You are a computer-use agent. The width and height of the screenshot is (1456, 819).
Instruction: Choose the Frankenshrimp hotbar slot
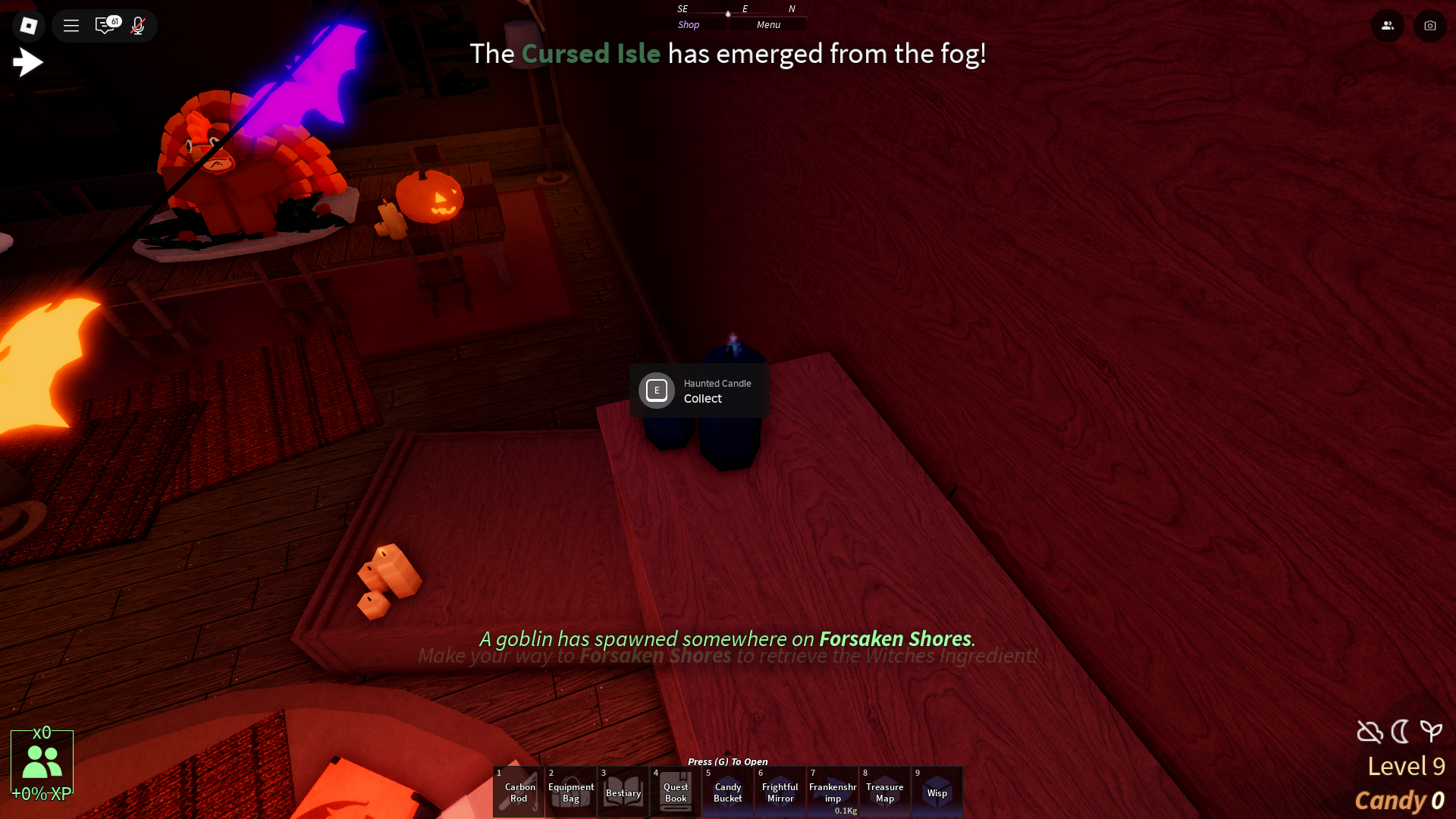(x=833, y=792)
